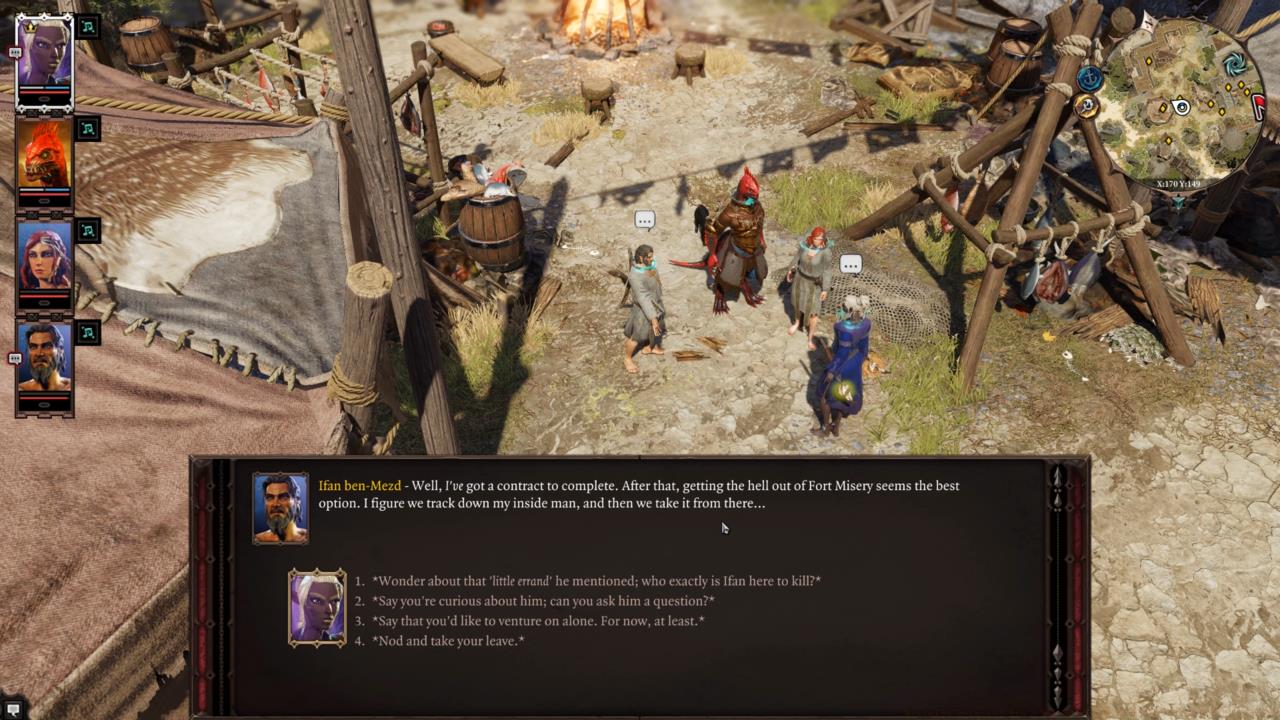This screenshot has height=720, width=1280.
Task: Click the anchor icon beside the minimap
Action: pyautogui.click(x=1090, y=77)
